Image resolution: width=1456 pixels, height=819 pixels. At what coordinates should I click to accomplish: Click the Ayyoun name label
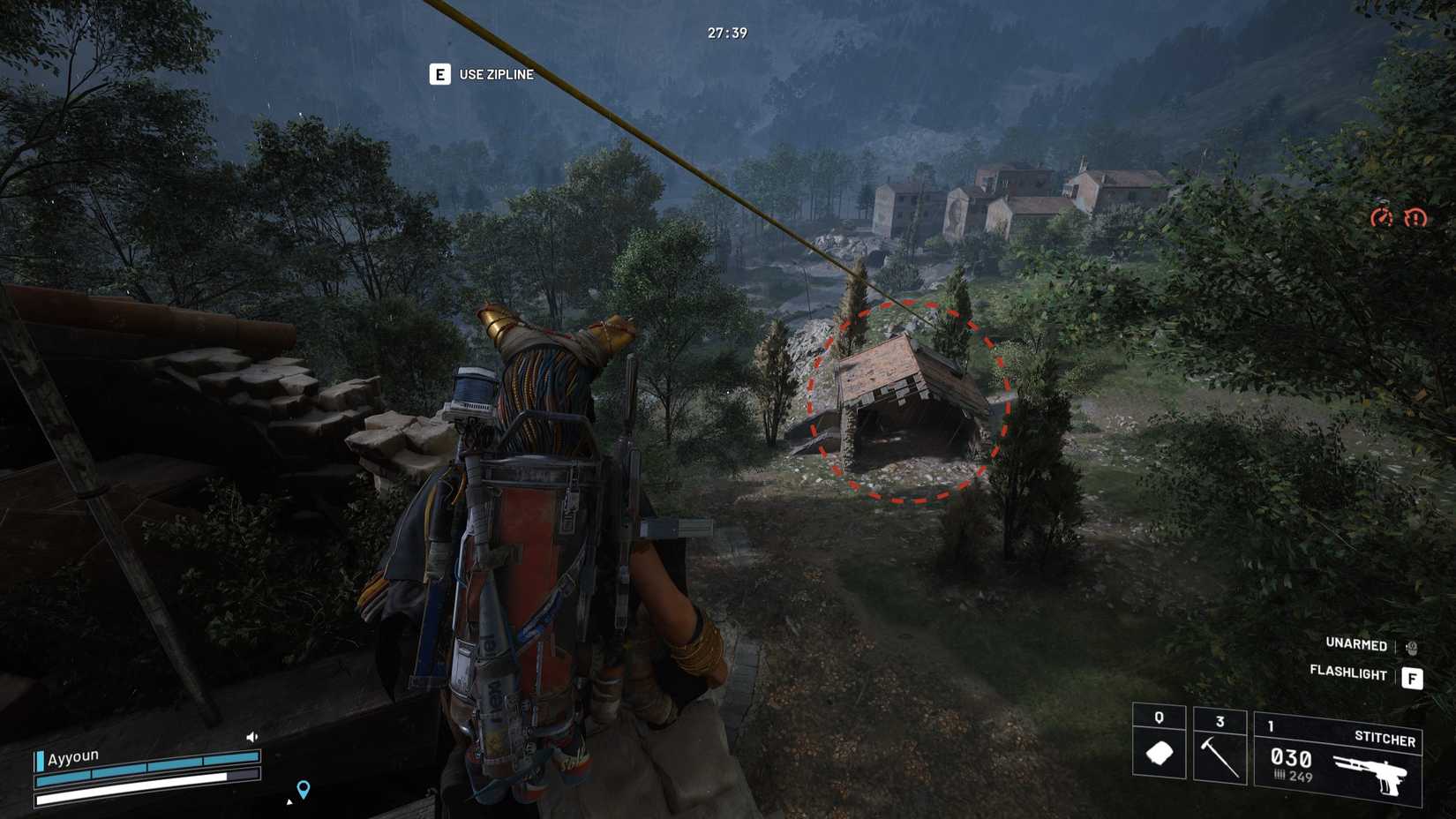click(x=74, y=756)
